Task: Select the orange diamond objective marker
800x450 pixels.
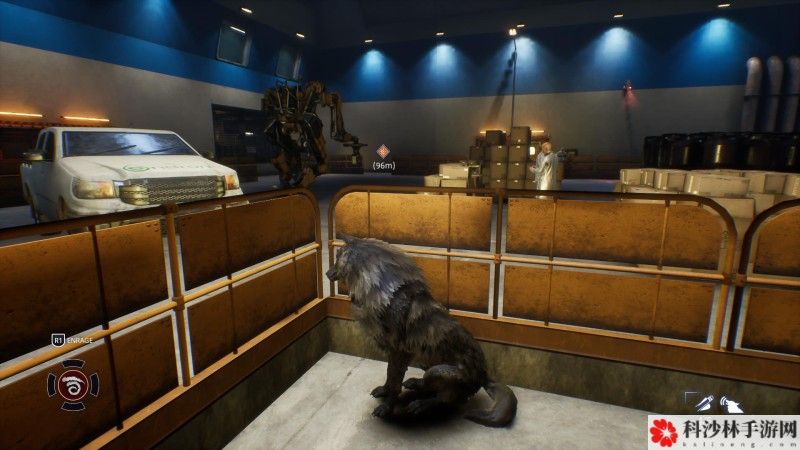Action: point(382,151)
